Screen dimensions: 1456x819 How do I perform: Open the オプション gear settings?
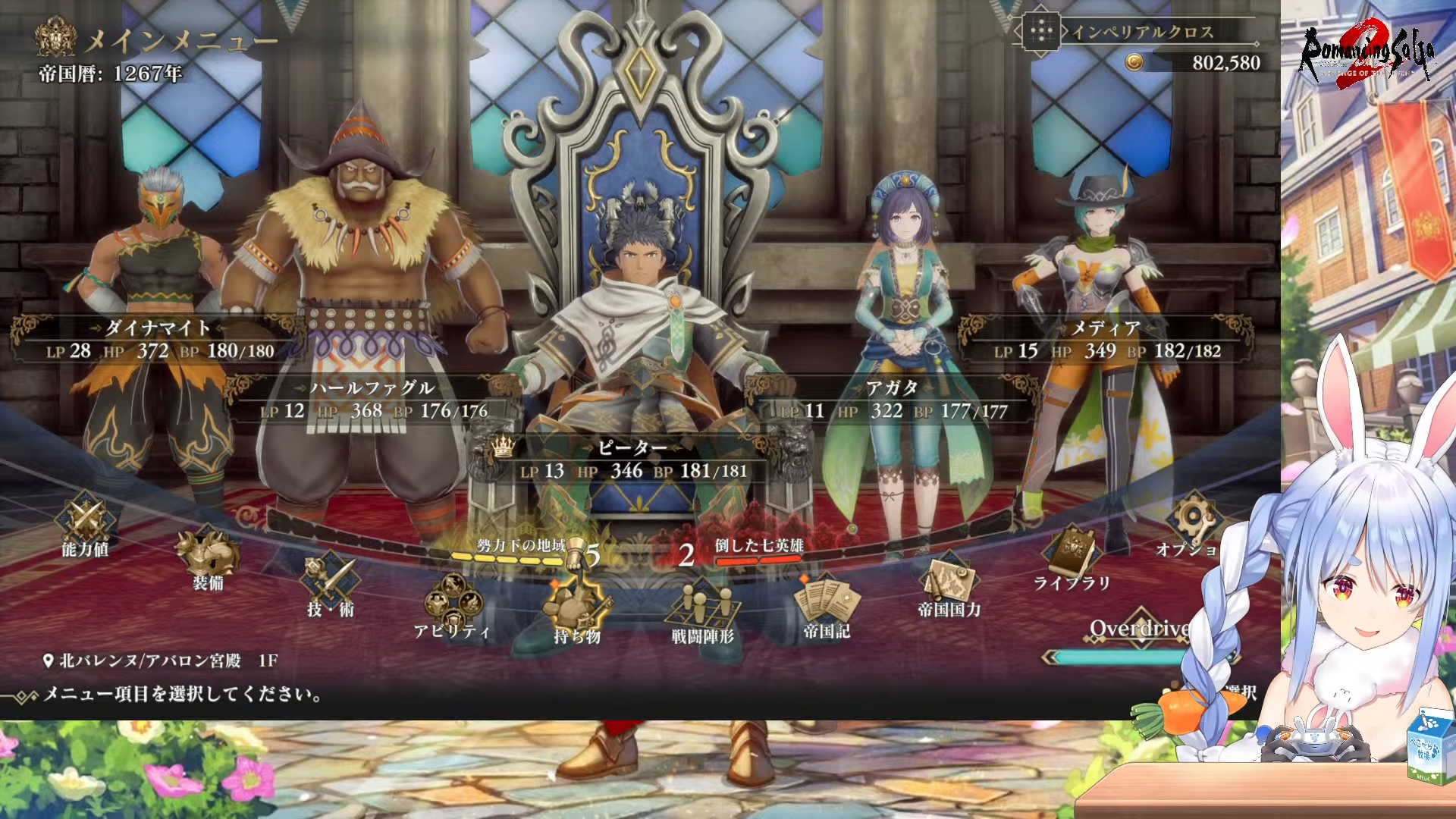tap(1189, 525)
